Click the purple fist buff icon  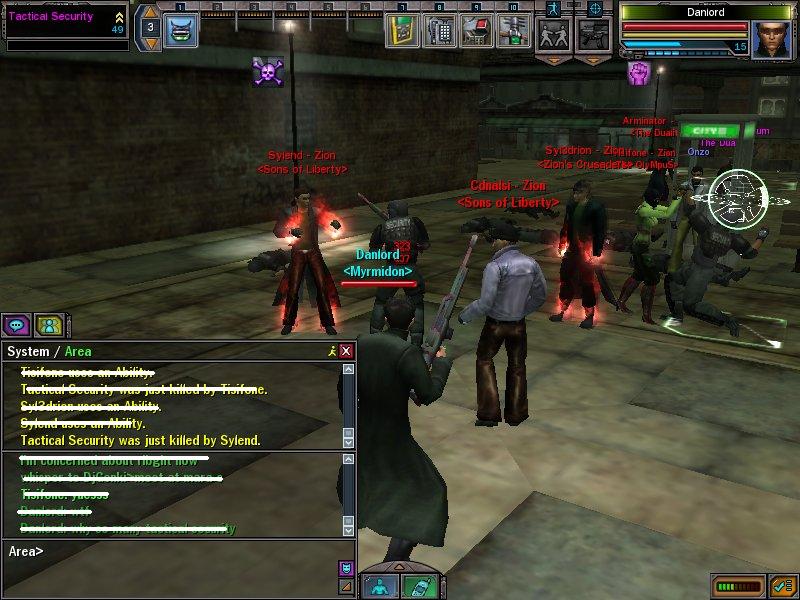(639, 72)
